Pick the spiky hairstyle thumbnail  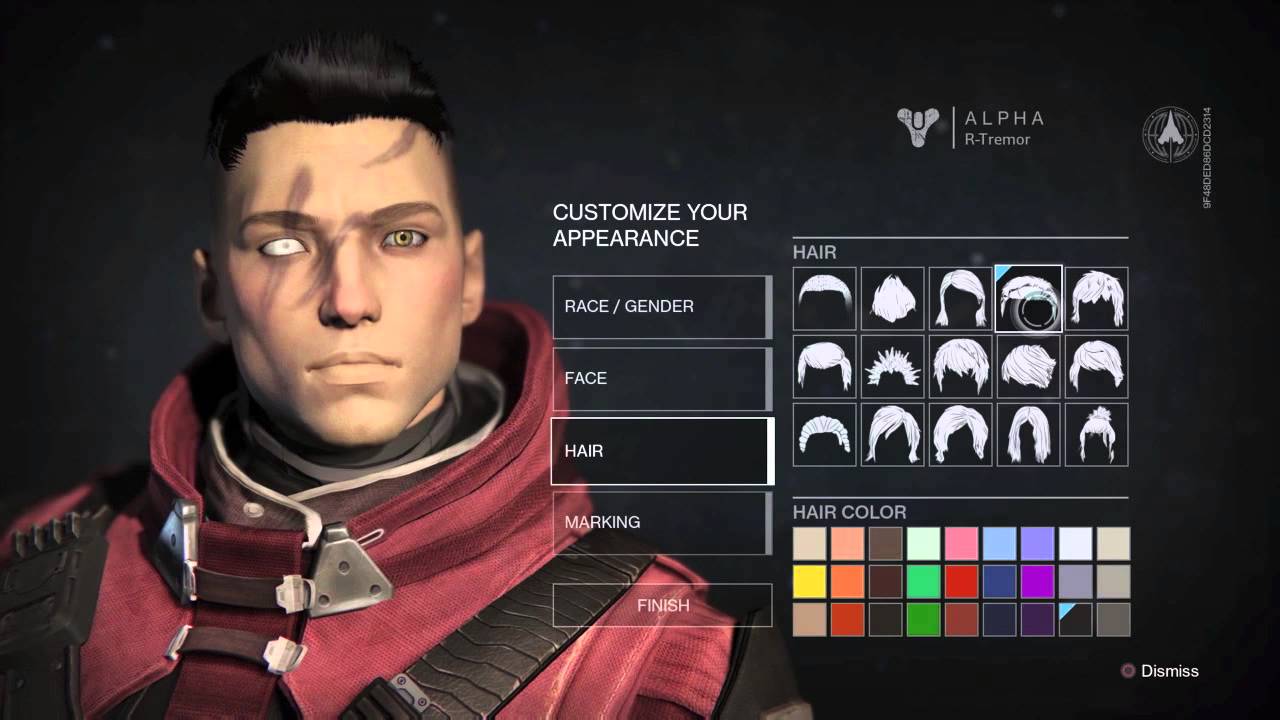[x=892, y=366]
